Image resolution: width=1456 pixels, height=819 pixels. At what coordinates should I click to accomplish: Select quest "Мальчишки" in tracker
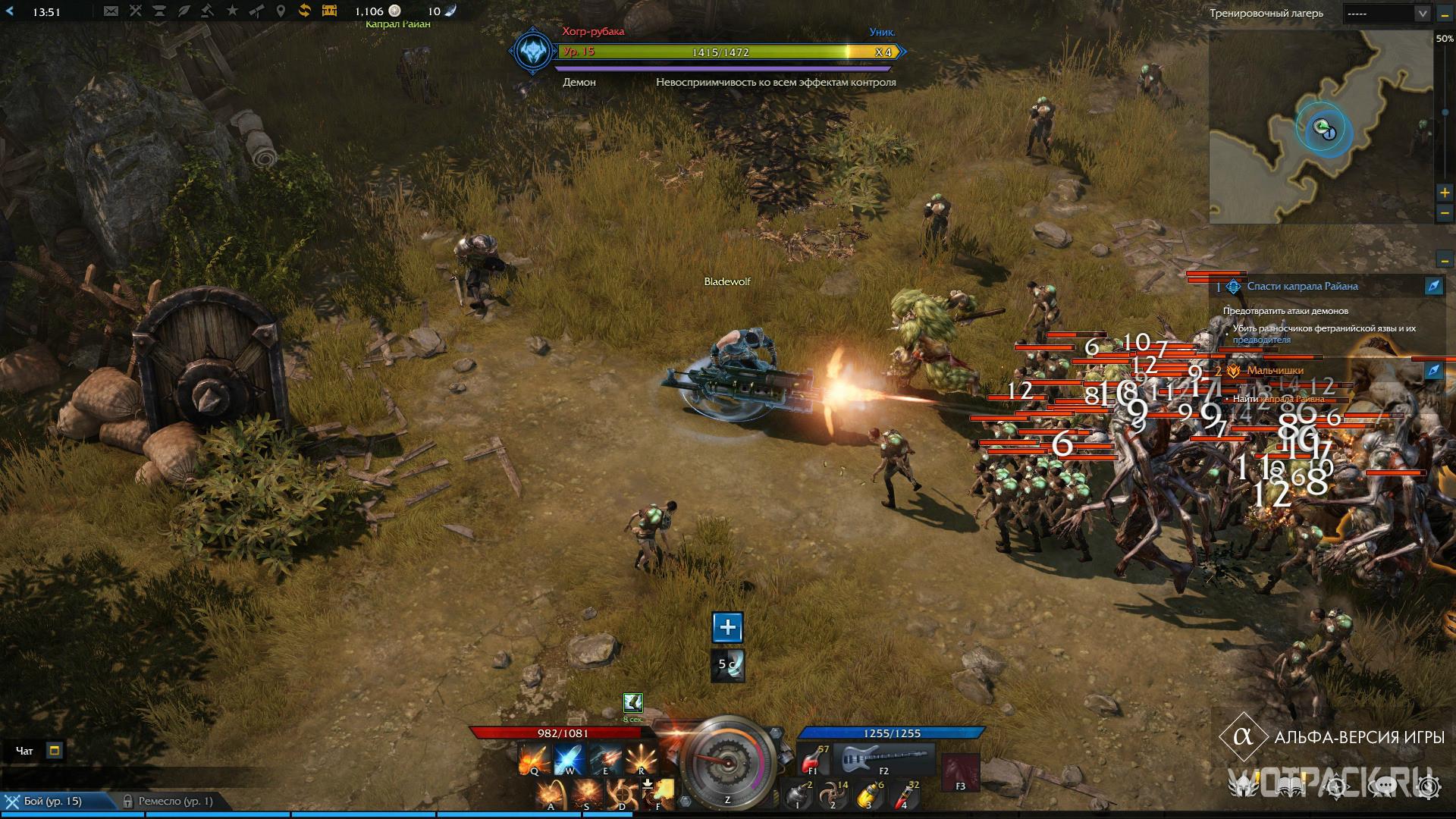(x=1275, y=371)
